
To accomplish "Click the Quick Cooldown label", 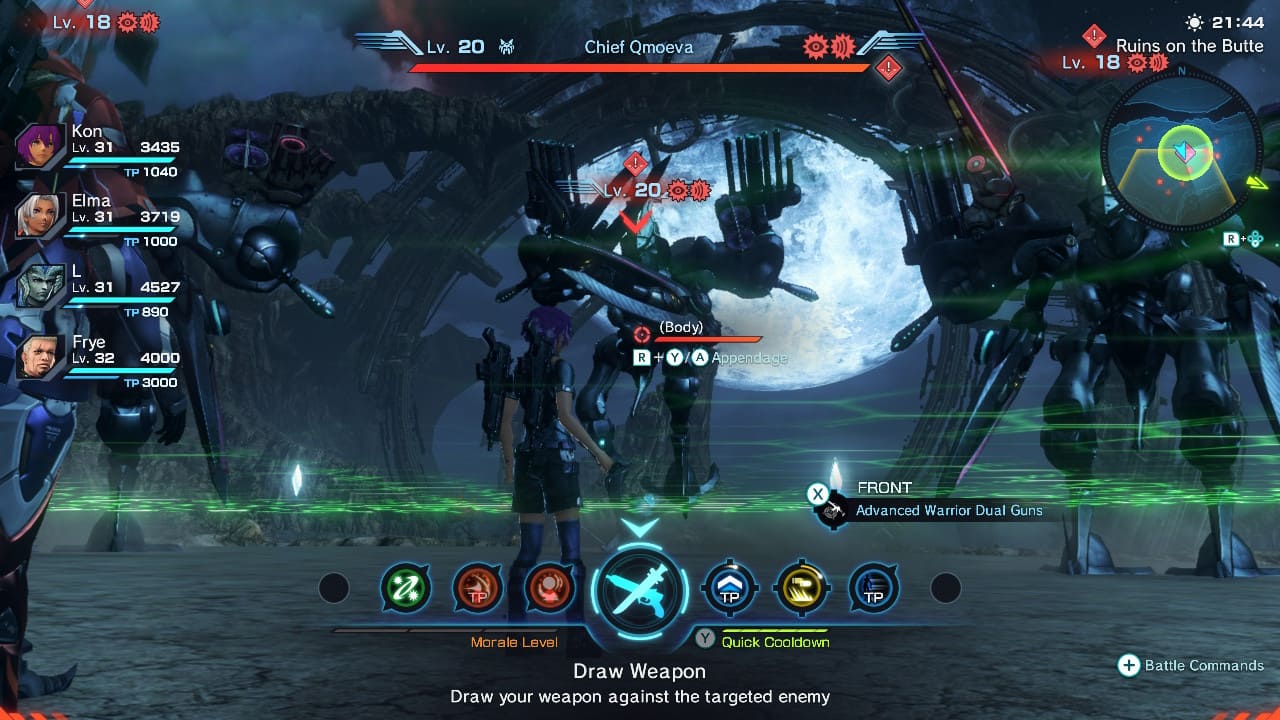I will (775, 642).
